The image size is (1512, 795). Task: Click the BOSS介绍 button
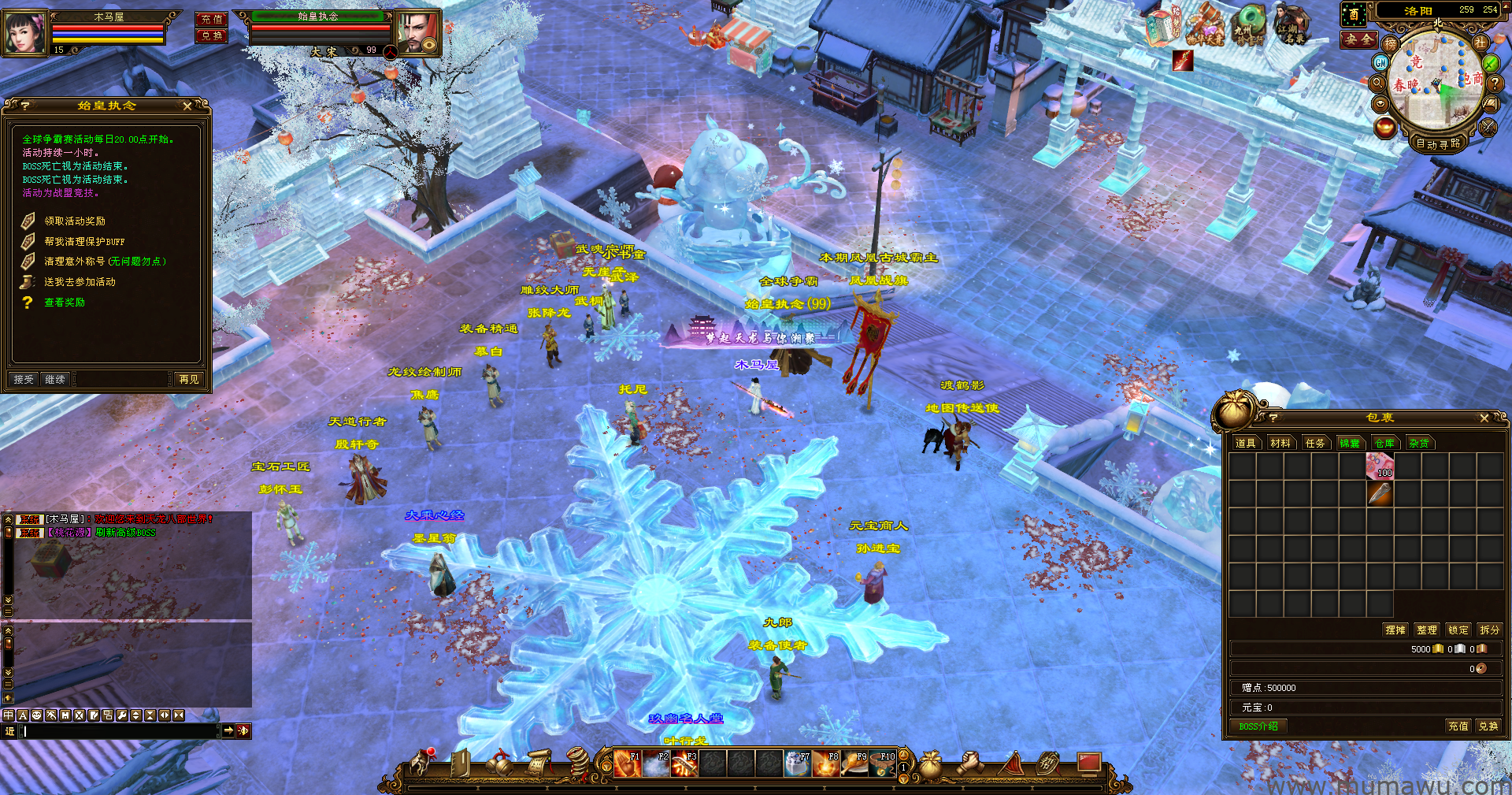click(x=1258, y=726)
